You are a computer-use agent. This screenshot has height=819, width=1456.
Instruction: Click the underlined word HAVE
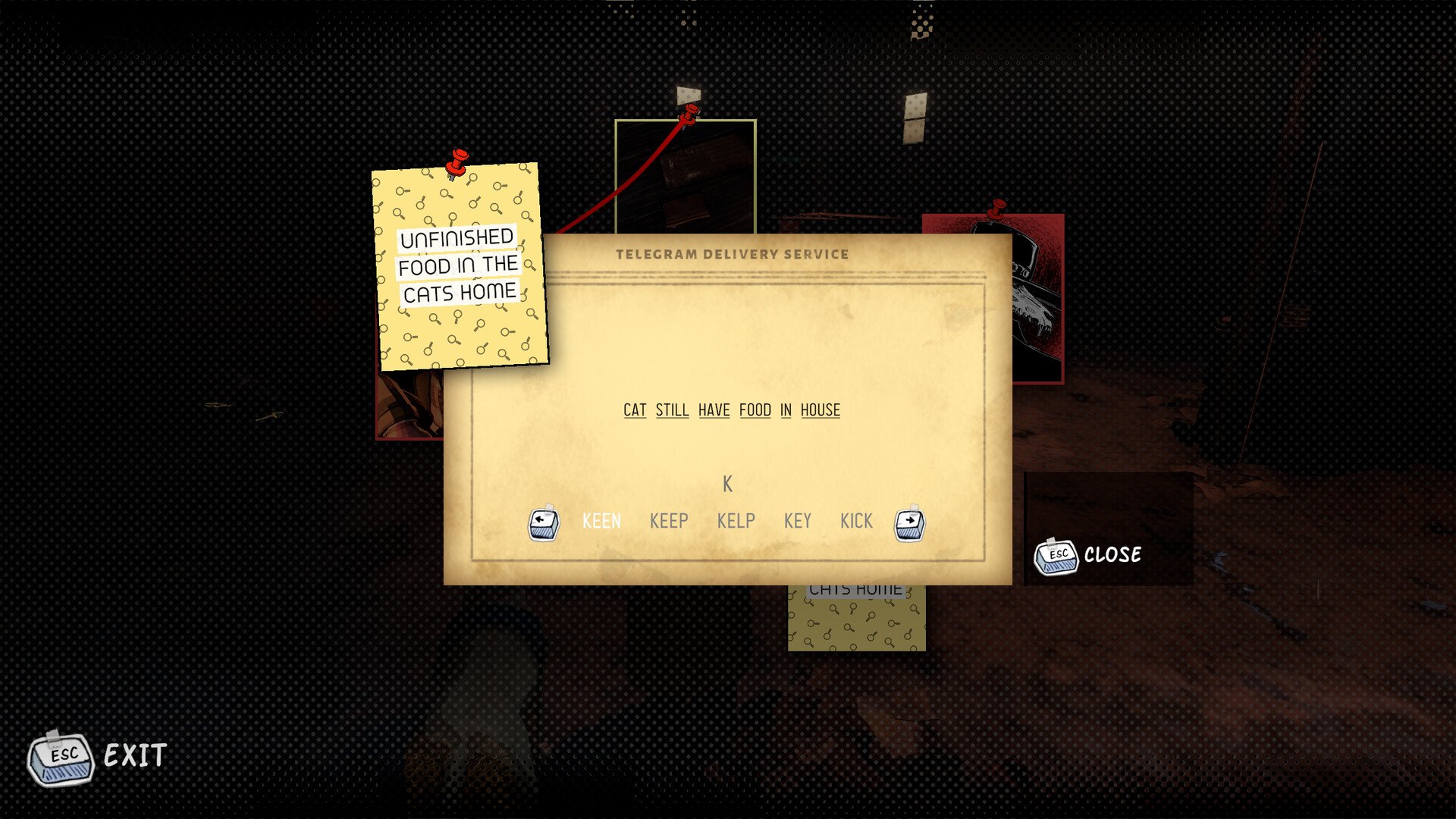click(714, 410)
